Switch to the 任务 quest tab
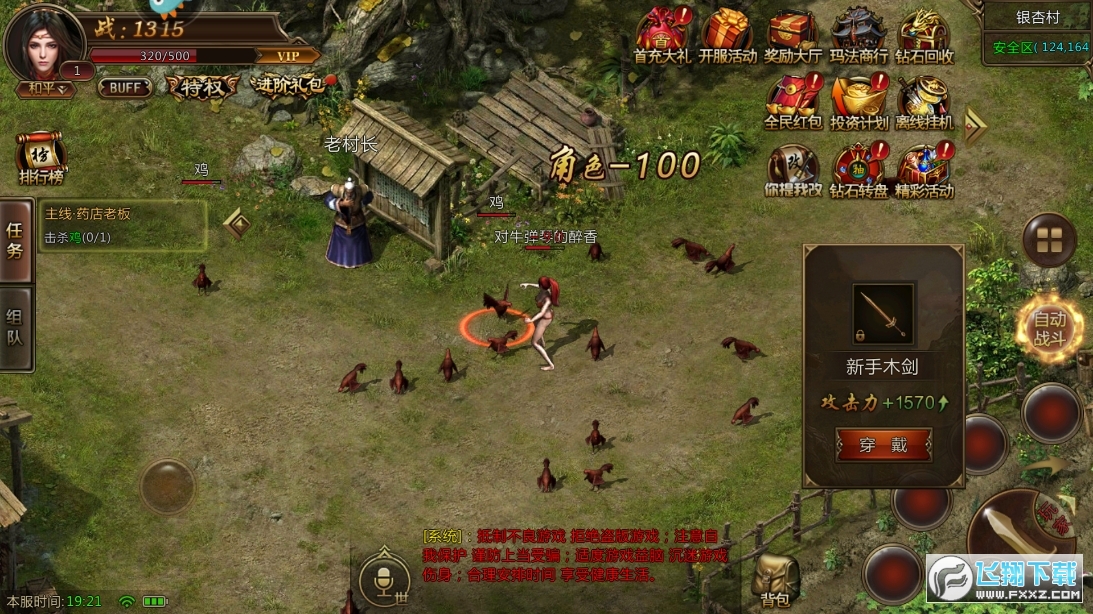This screenshot has width=1093, height=614. coord(15,240)
